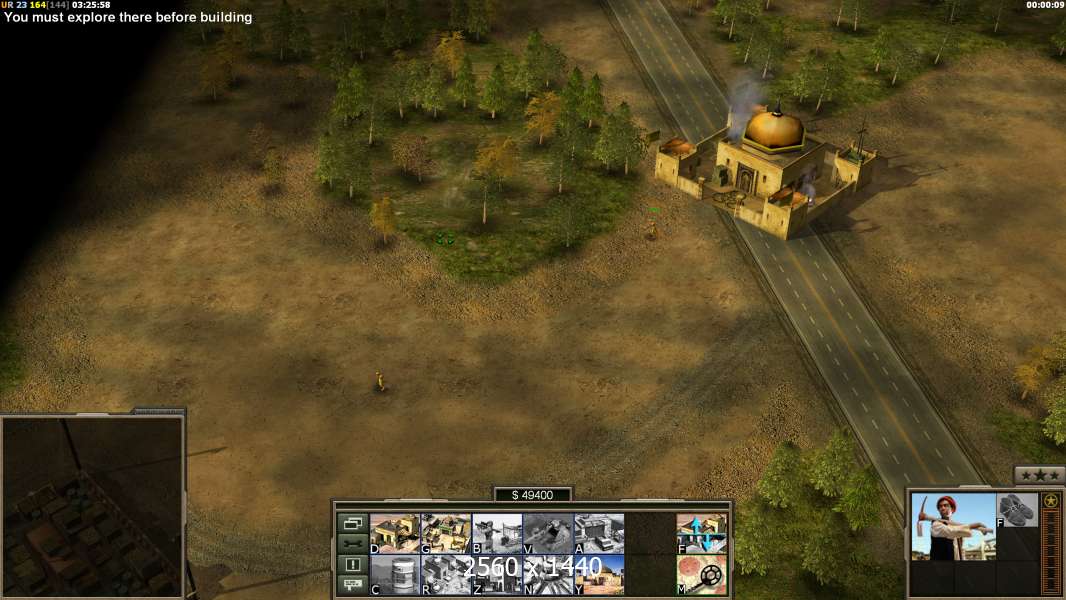
Task: Choose the desert building icon labeled Y
Action: pyautogui.click(x=599, y=574)
